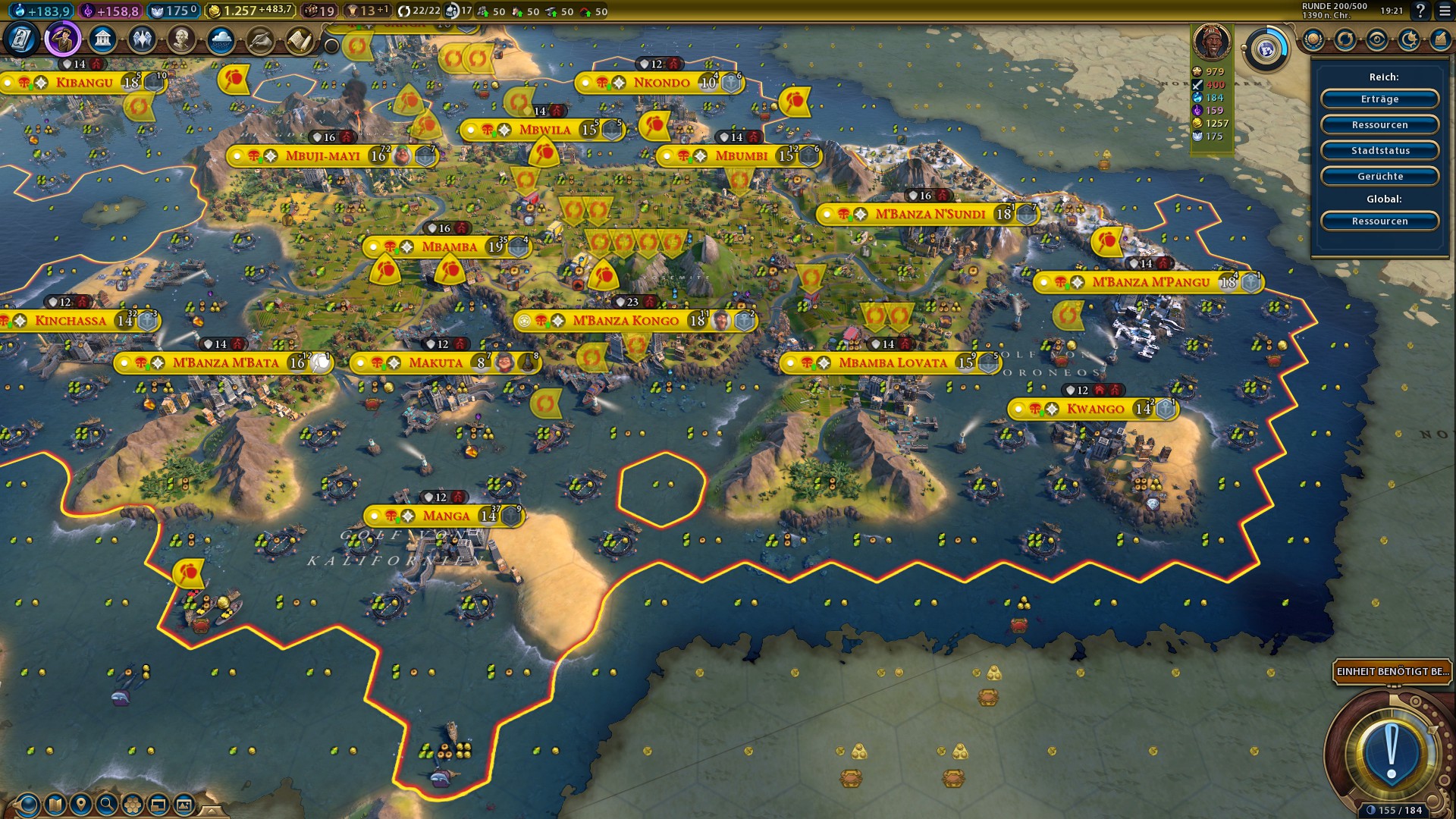The width and height of the screenshot is (1456, 819).
Task: Open the Stadtstatus report
Action: 1379,151
